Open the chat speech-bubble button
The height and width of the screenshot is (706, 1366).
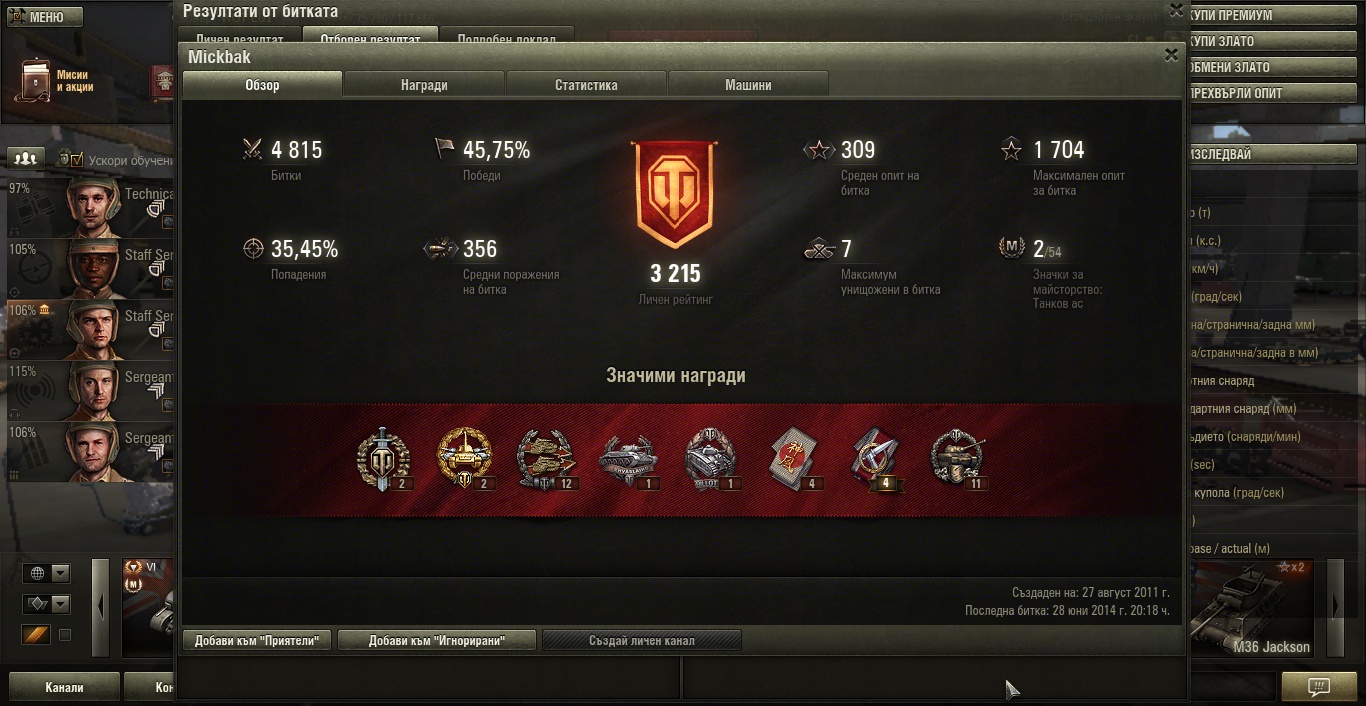coord(1319,687)
